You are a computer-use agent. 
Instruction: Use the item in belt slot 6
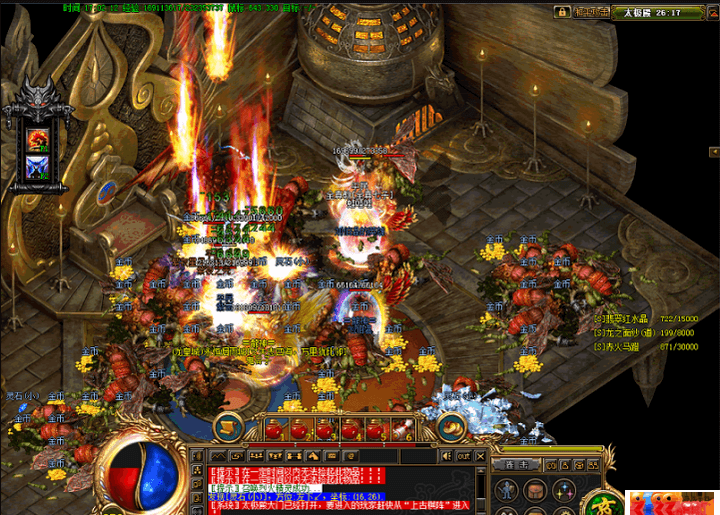[402, 430]
